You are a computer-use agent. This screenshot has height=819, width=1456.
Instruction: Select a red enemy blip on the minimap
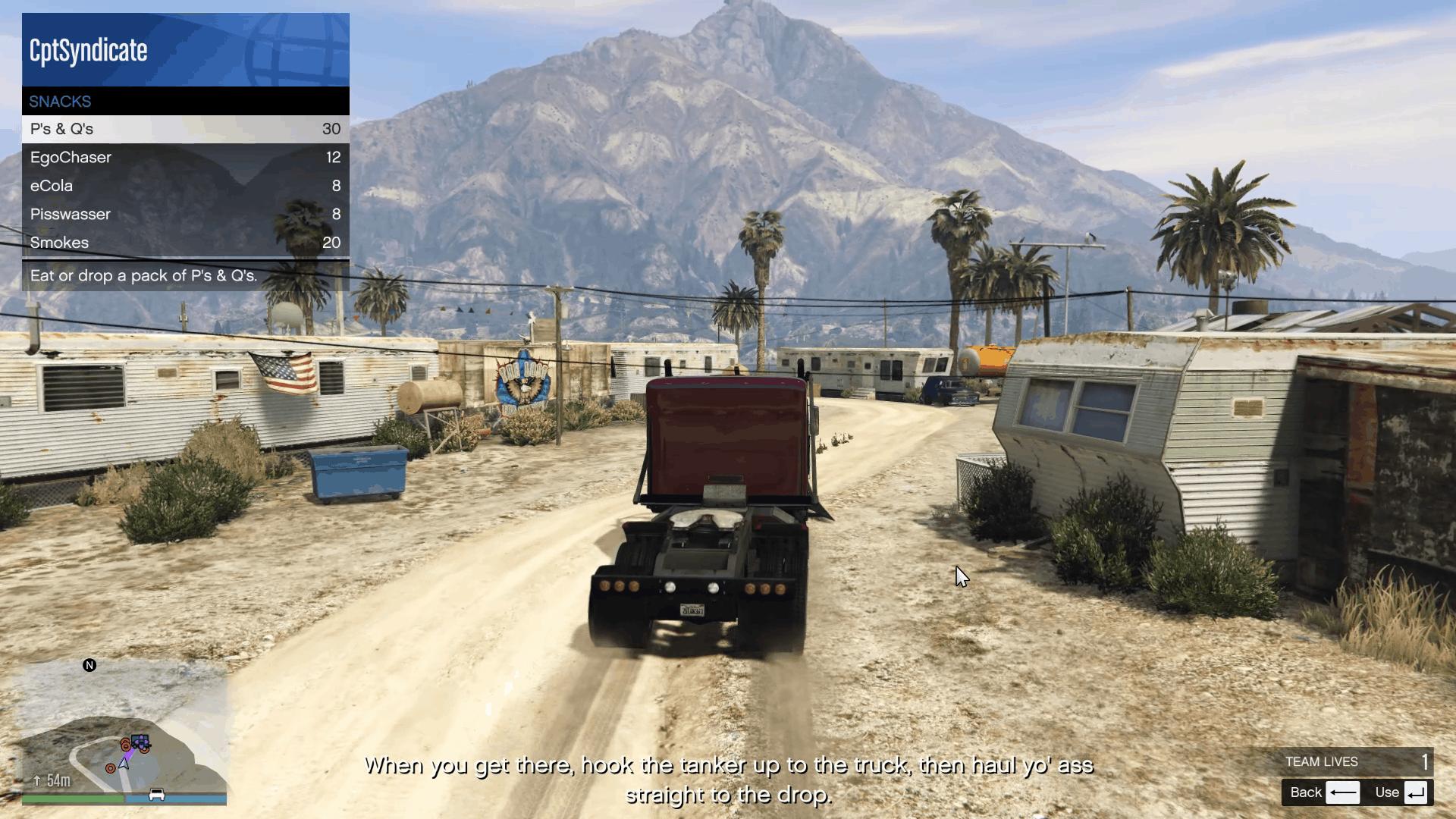[x=110, y=768]
